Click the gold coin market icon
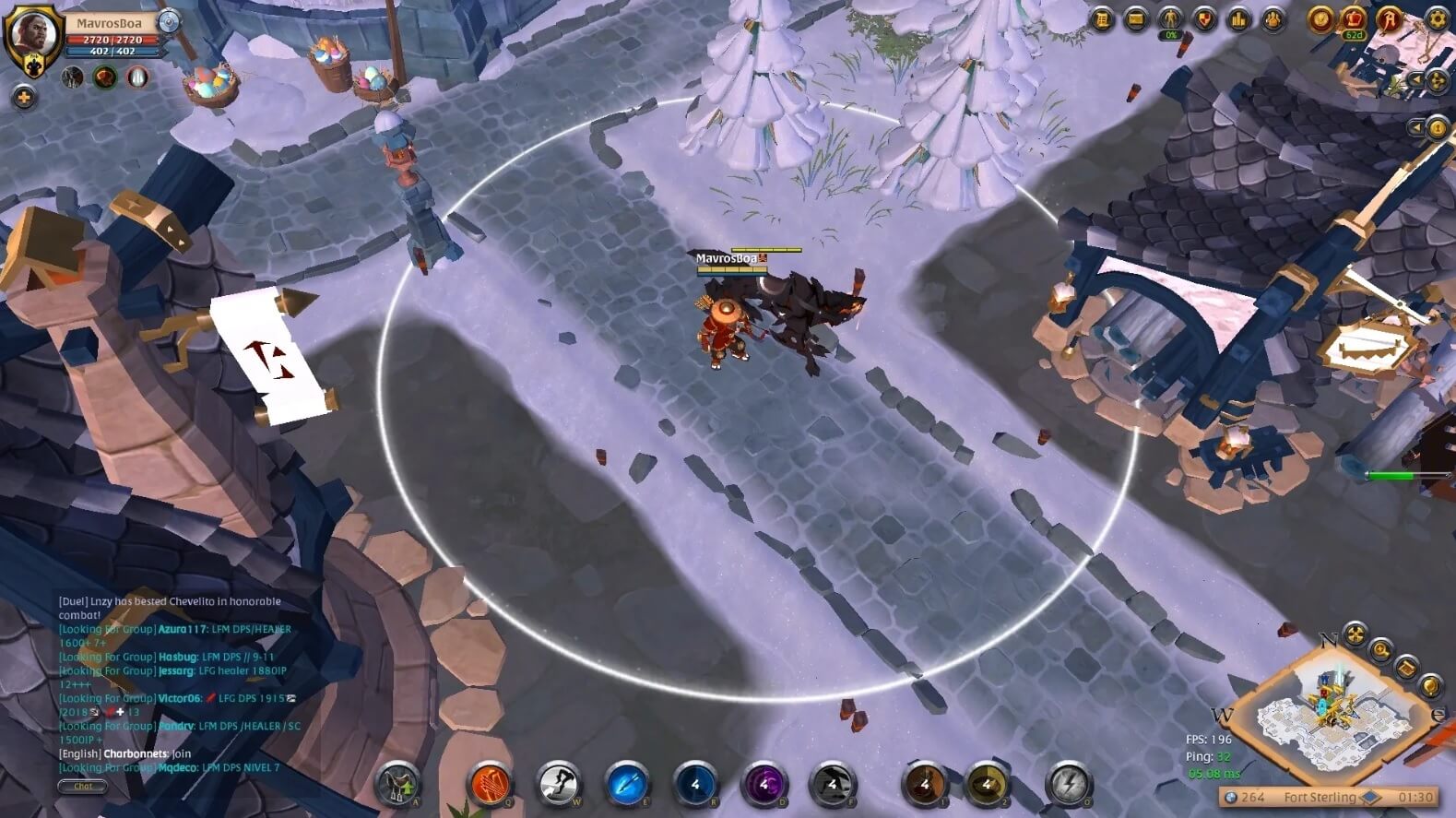The width and height of the screenshot is (1456, 818). click(x=1321, y=18)
